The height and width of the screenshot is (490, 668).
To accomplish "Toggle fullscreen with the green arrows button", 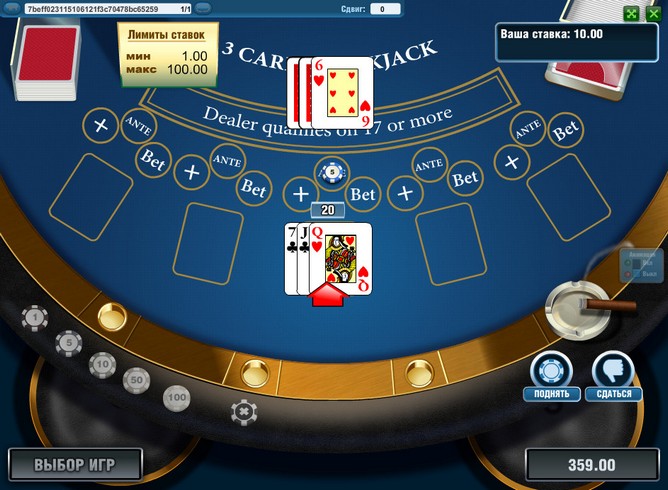I will coord(630,13).
